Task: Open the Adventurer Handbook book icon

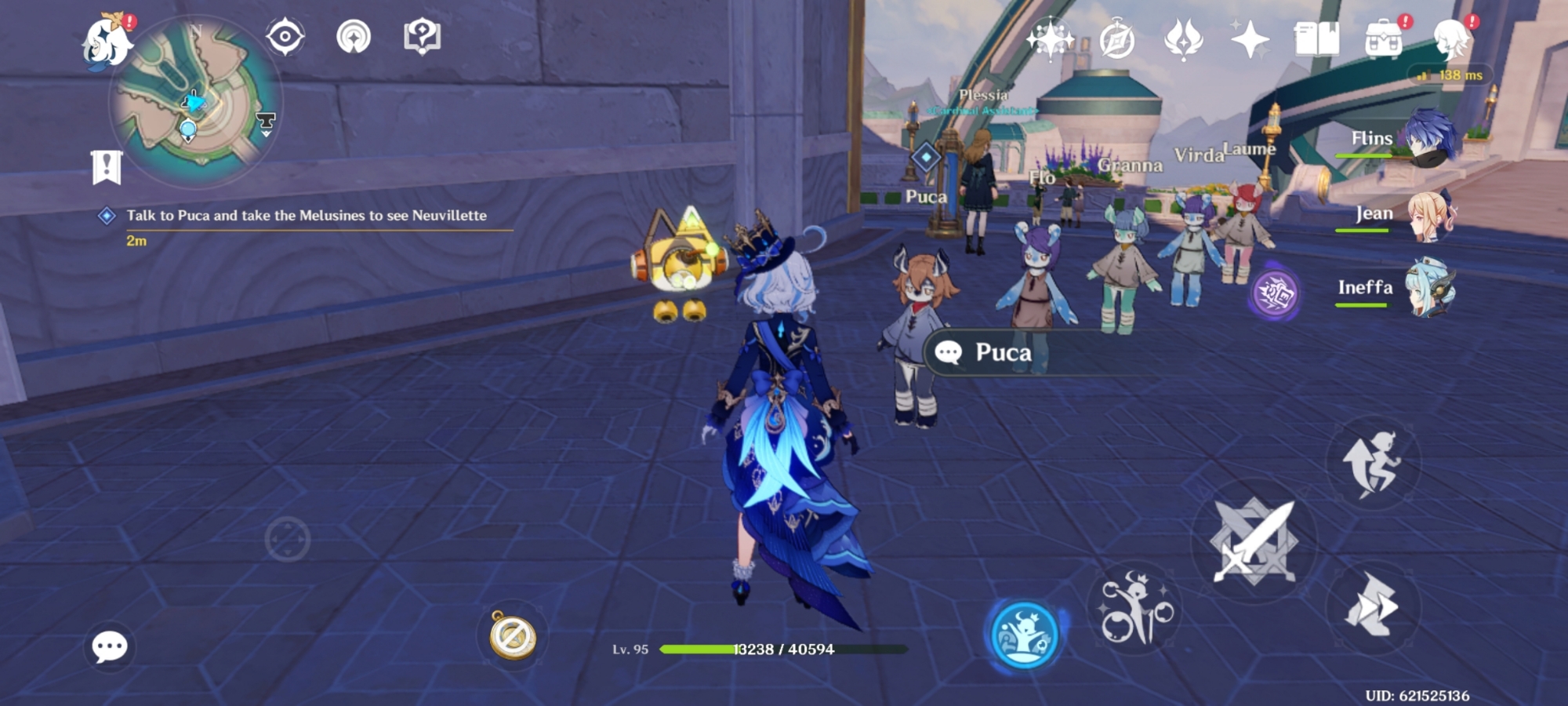Action: pyautogui.click(x=1316, y=38)
